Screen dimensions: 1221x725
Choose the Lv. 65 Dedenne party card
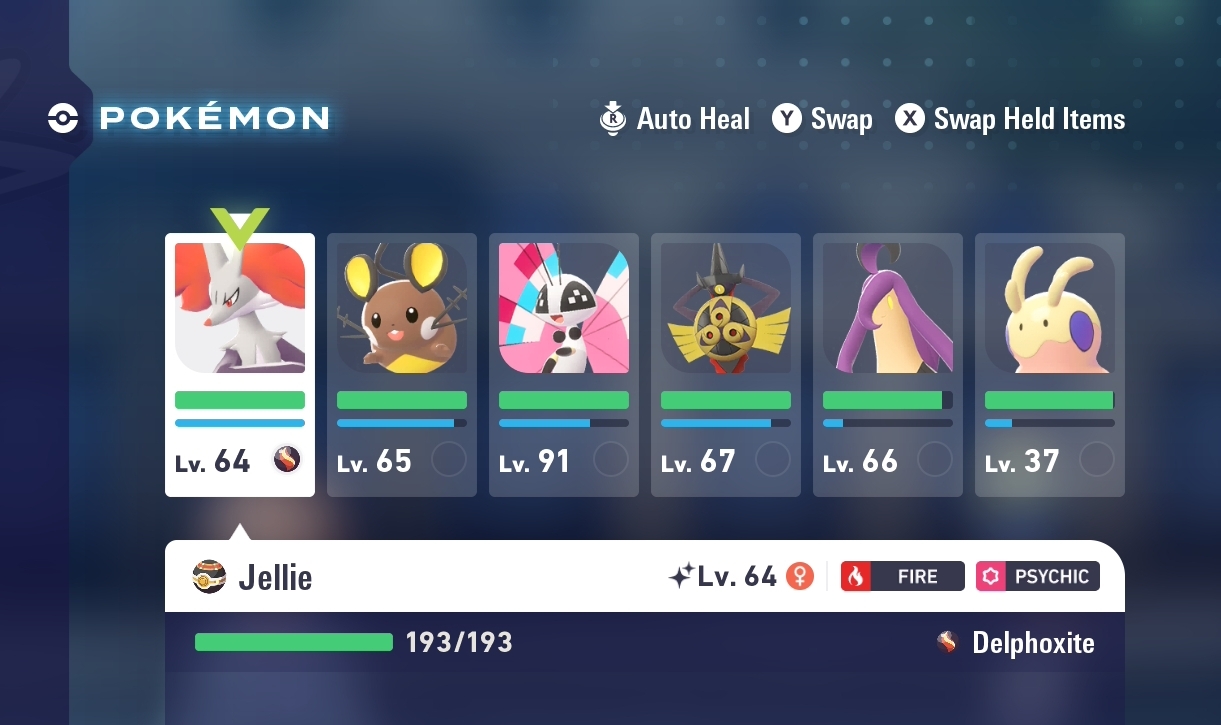pyautogui.click(x=401, y=364)
